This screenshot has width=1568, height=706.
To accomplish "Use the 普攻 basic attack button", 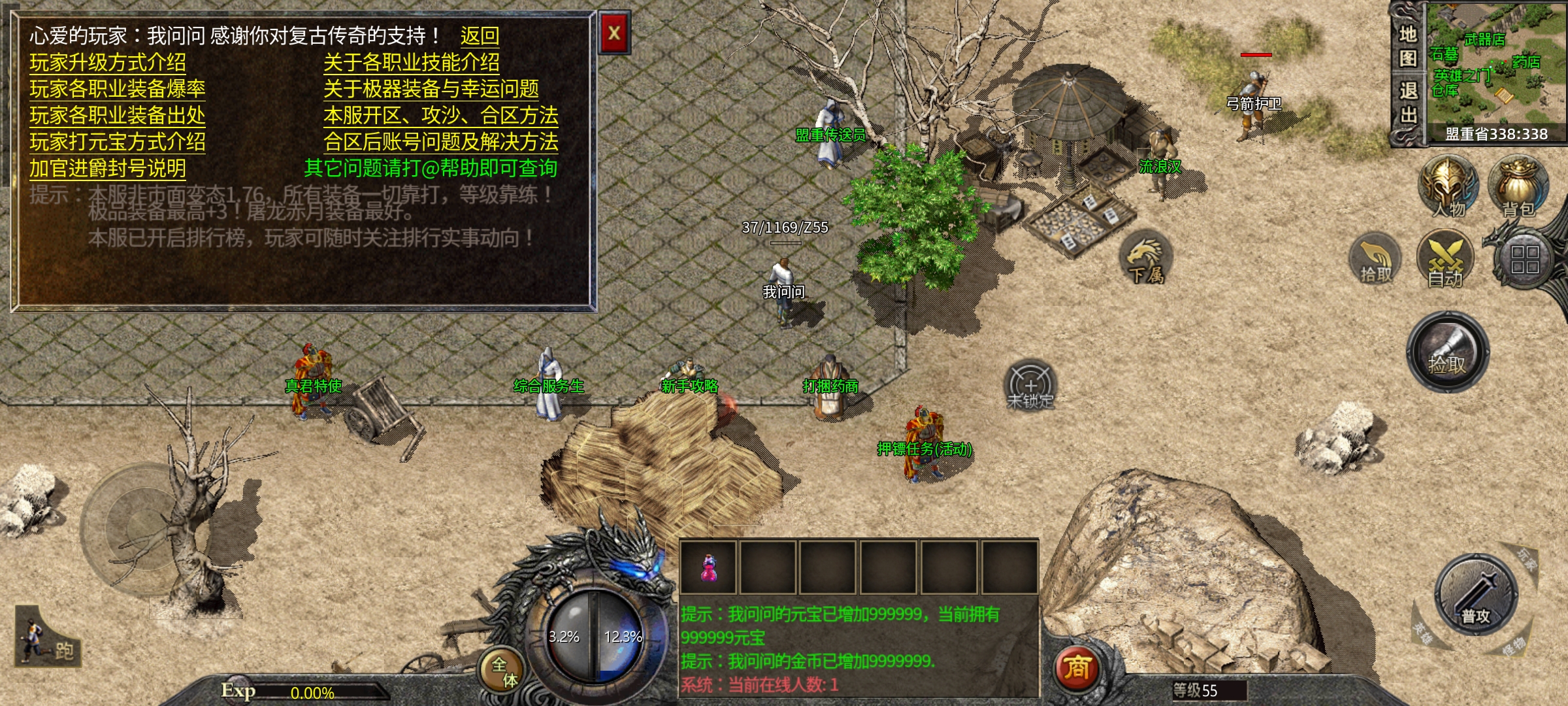I will click(x=1476, y=595).
